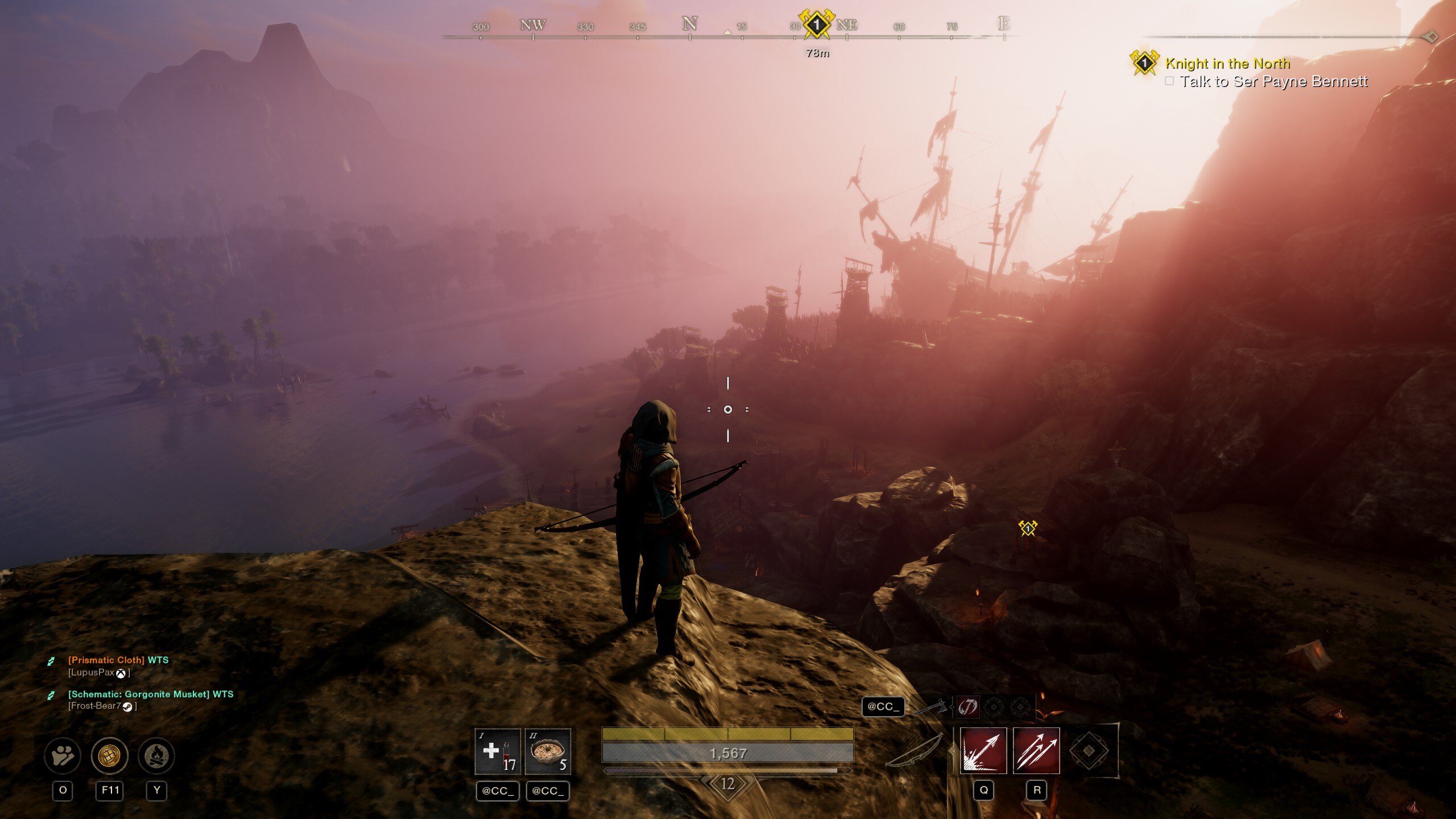Screen dimensions: 1456x819
Task: Open the social group icon
Action: click(x=63, y=756)
